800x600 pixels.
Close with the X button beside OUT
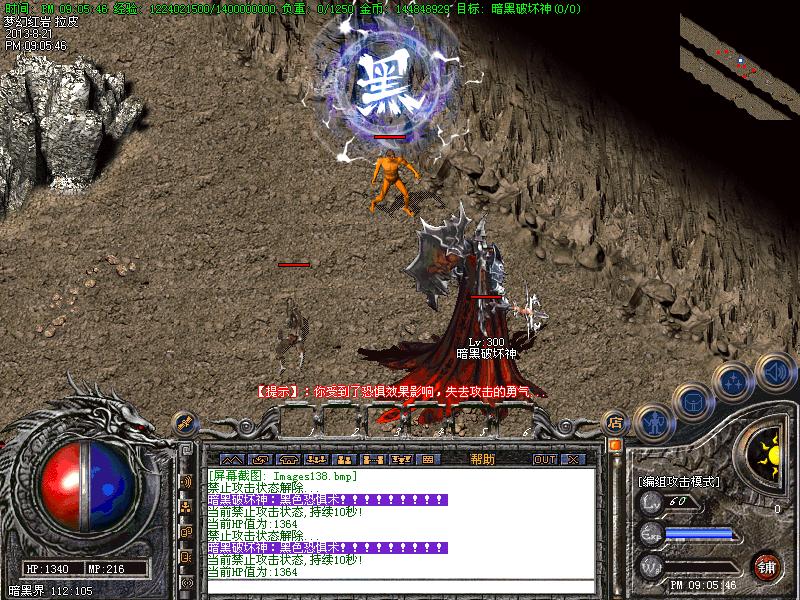[x=573, y=459]
